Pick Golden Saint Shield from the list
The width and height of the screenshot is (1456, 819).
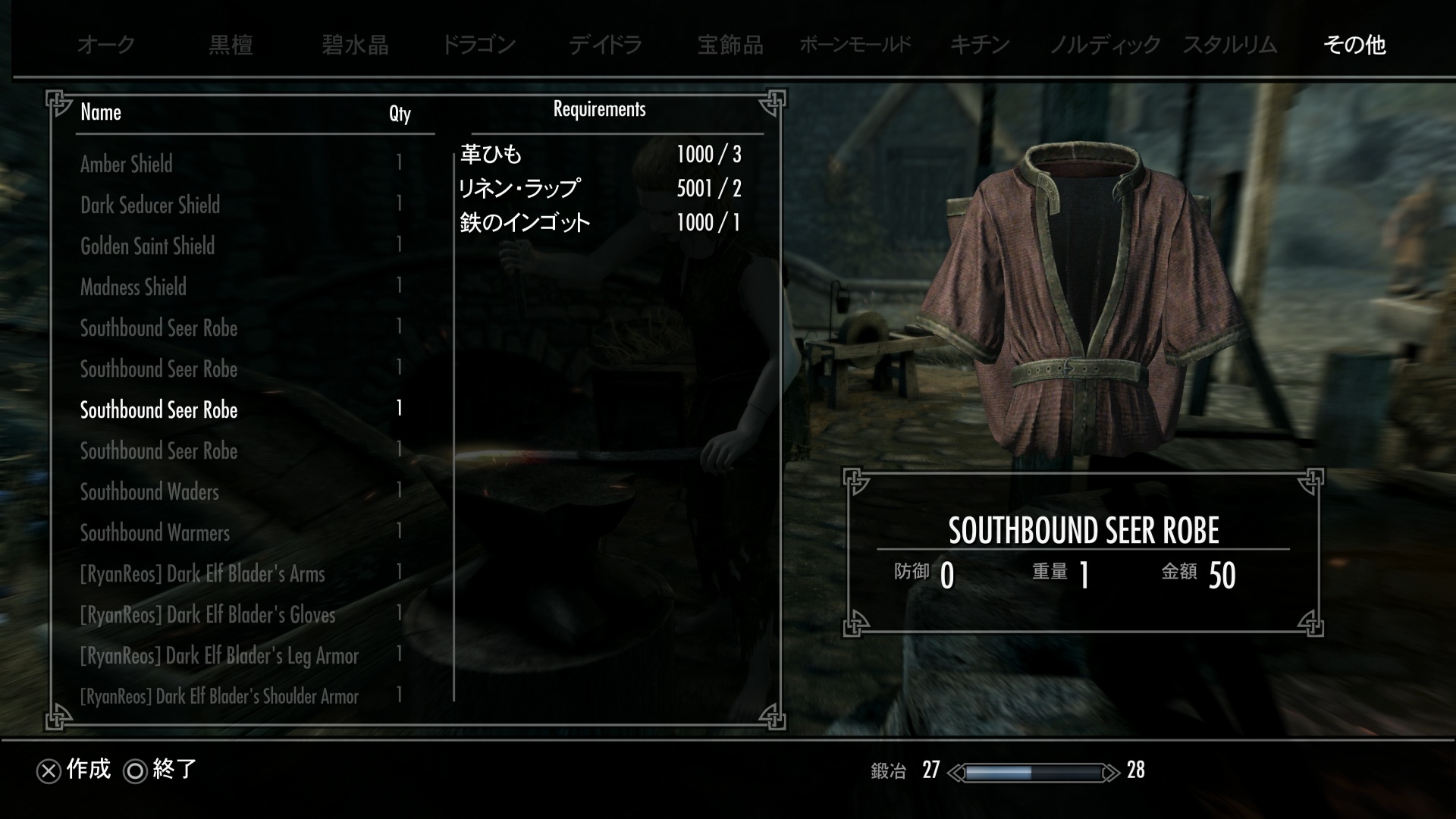148,246
